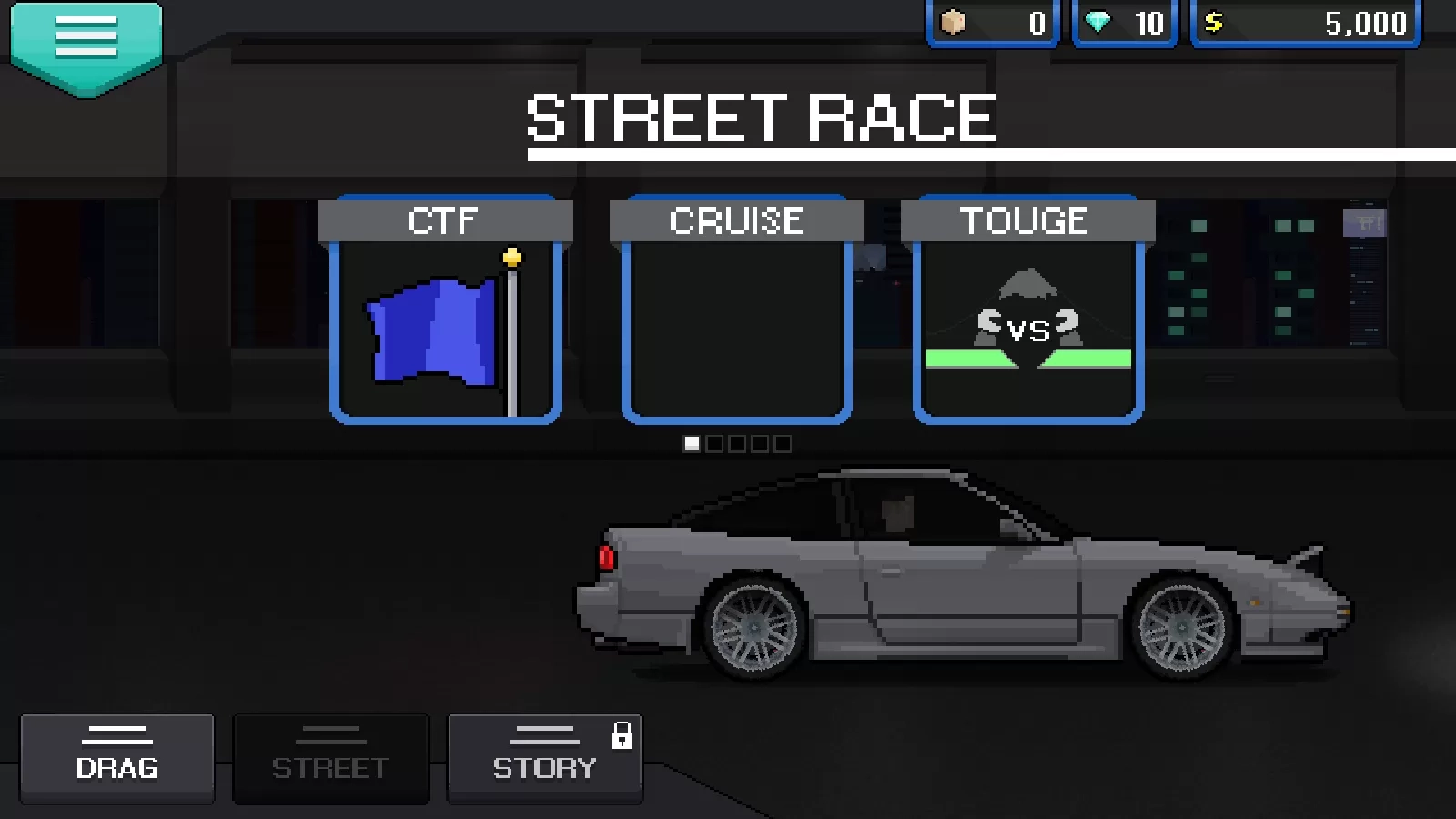Viewport: 1456px width, 819px height.
Task: Open the locked Story tab
Action: [544, 758]
